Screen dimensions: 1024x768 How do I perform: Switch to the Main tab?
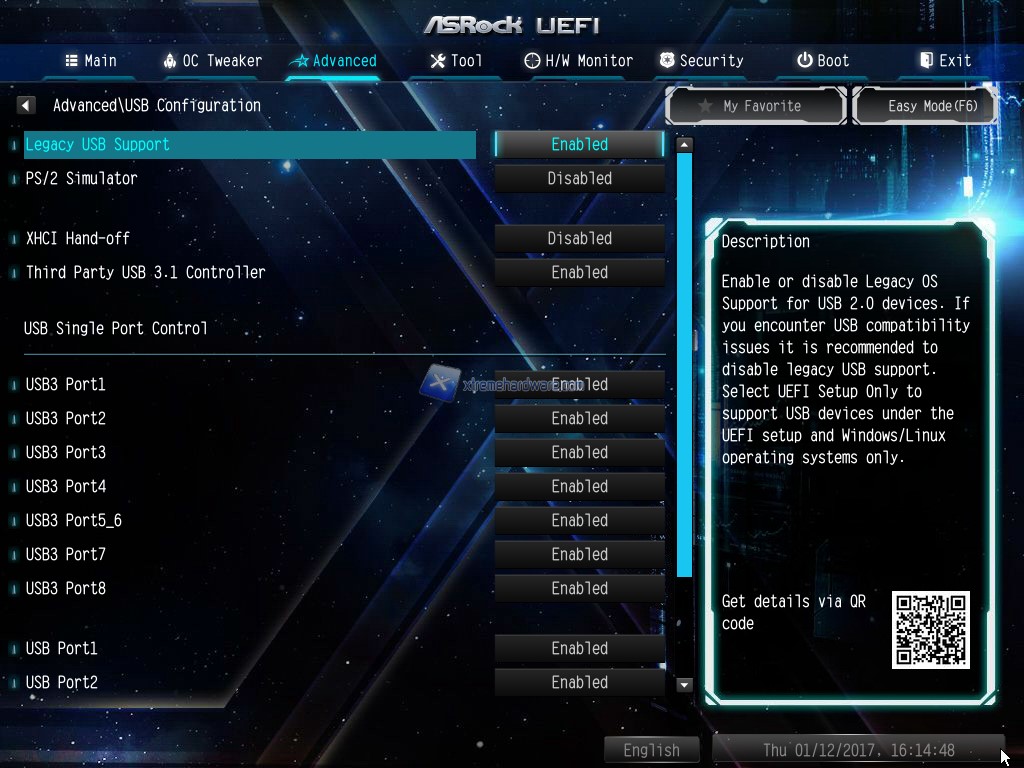(x=91, y=61)
